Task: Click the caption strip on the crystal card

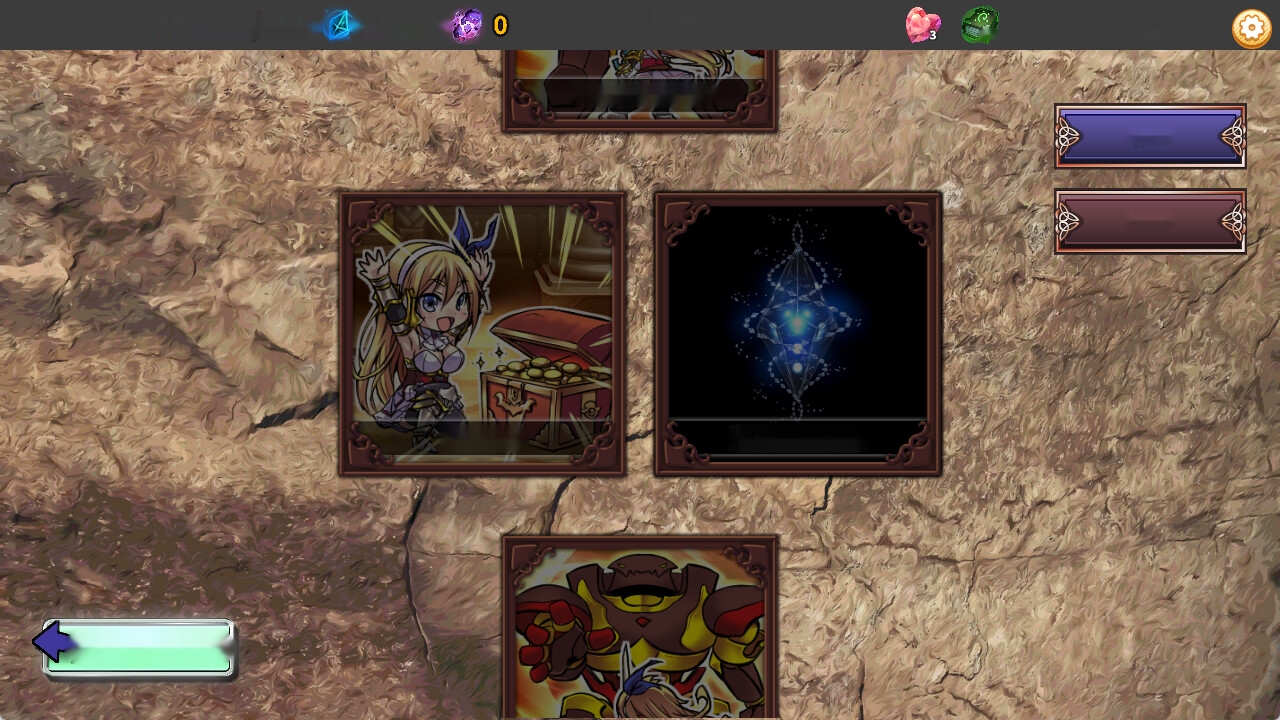Action: tap(797, 437)
